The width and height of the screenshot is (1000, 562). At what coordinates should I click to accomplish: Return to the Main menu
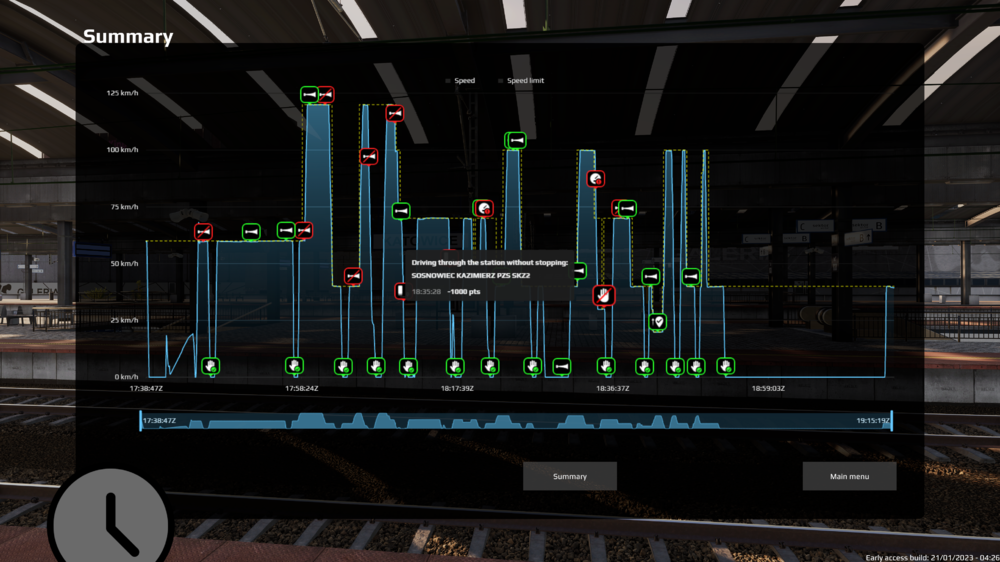tap(849, 476)
